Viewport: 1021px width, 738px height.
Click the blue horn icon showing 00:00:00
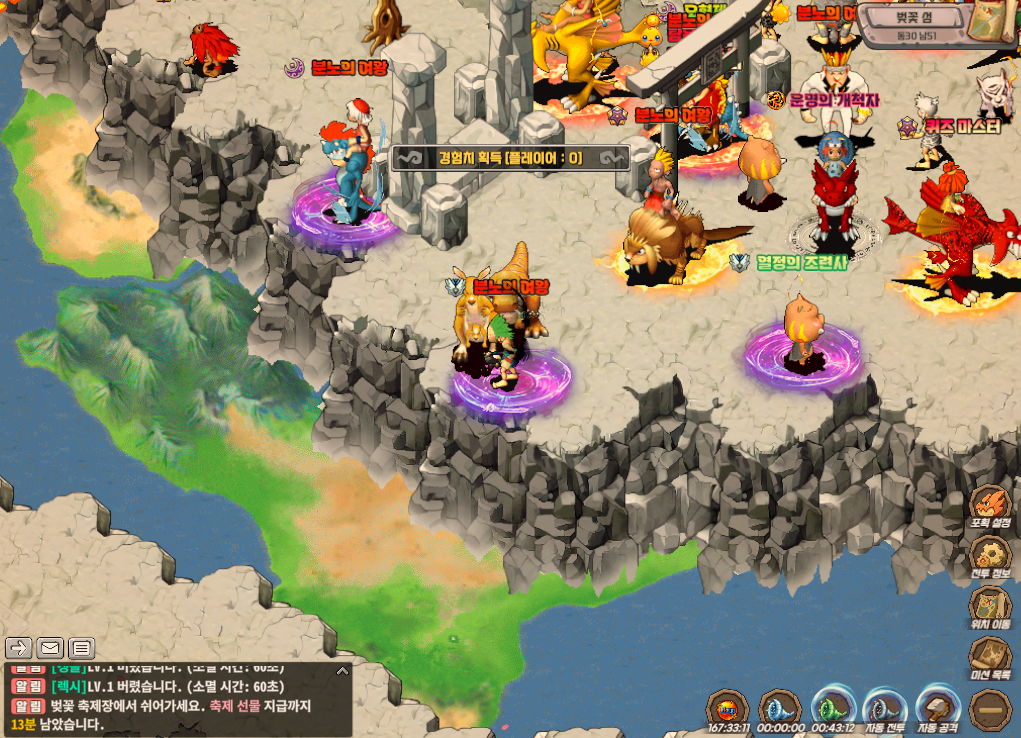pos(779,708)
